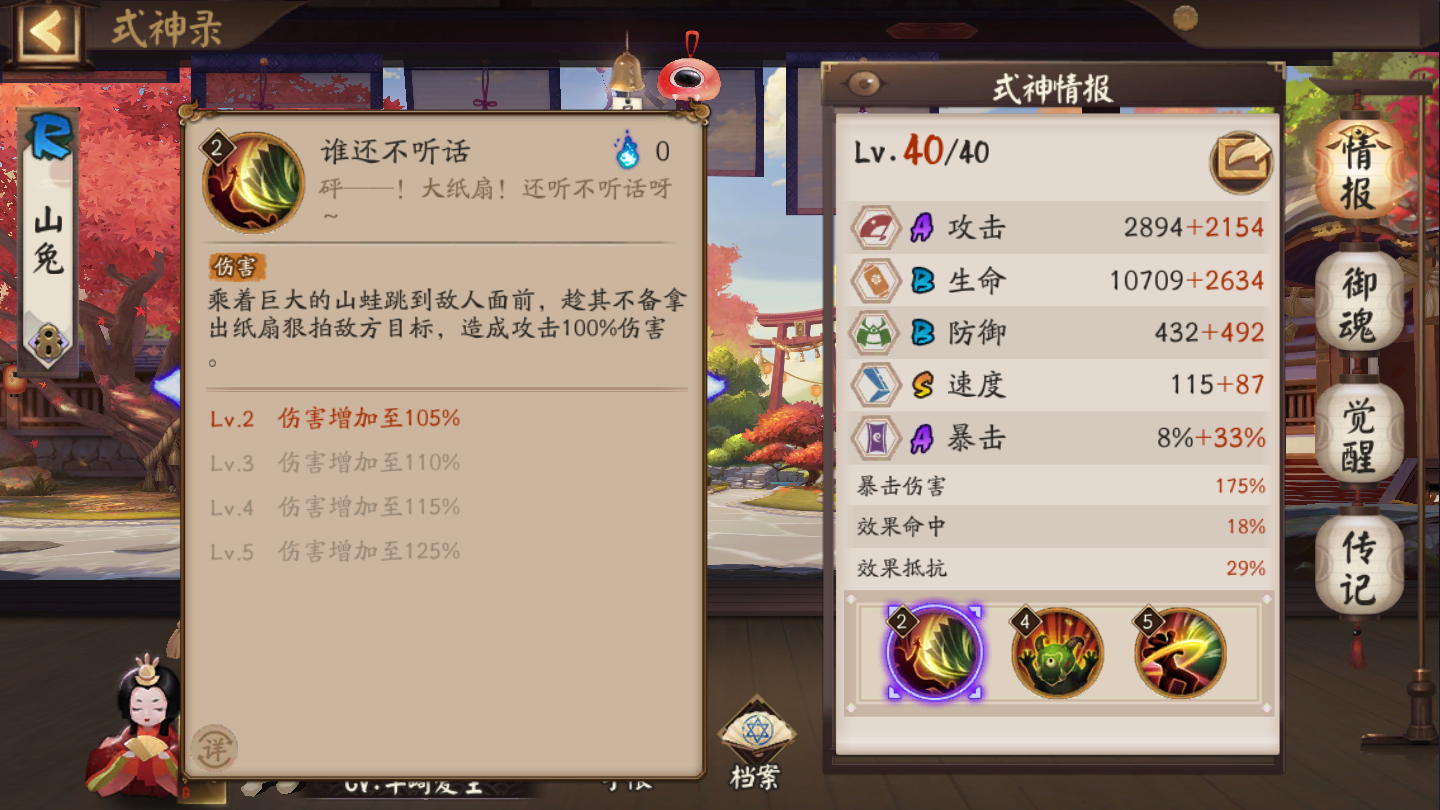Select the Lv.5 伤害增加至125% entry
Image resolution: width=1440 pixels, height=810 pixels.
340,551
